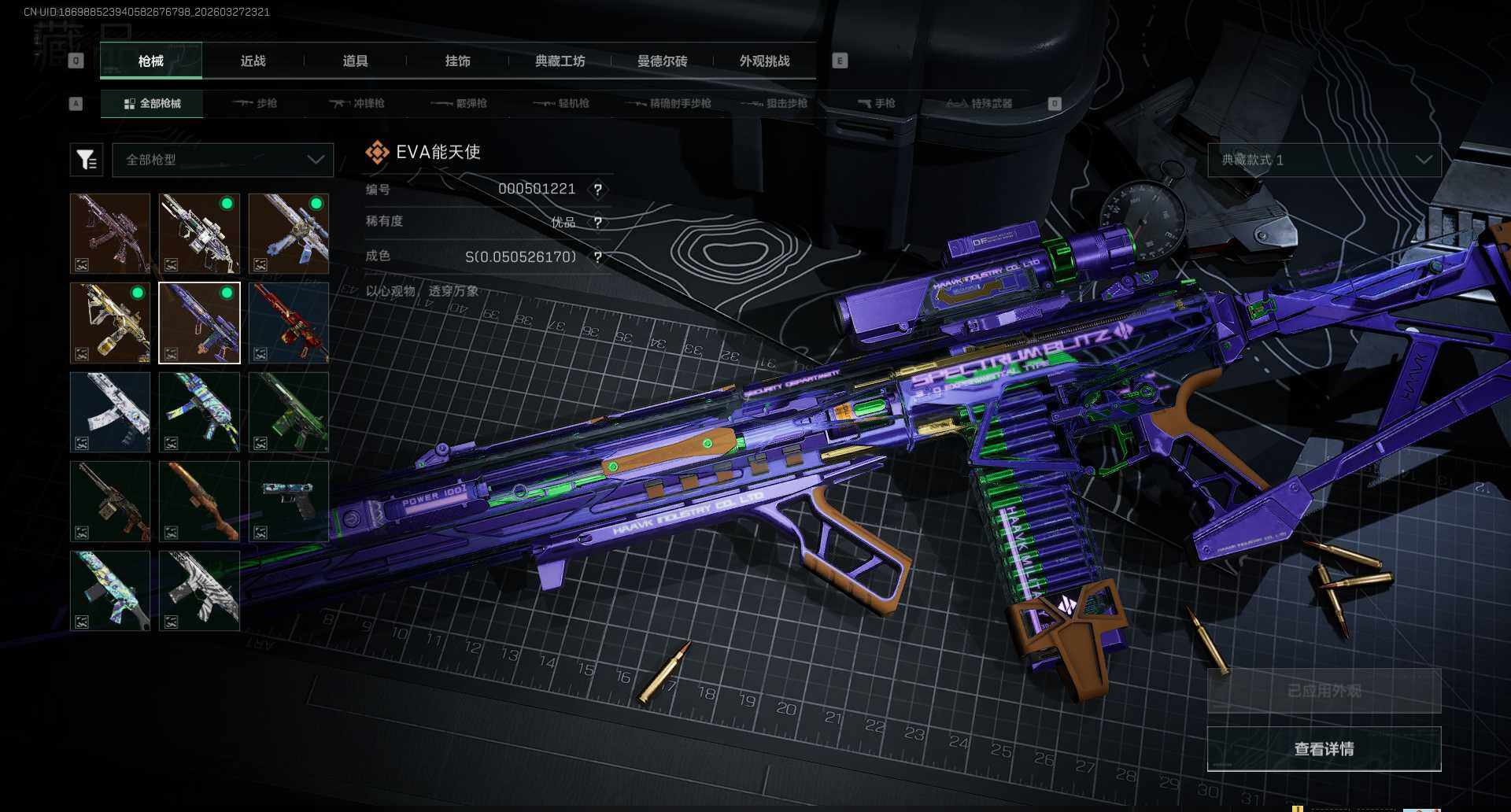Screen dimensions: 1511x812
Task: Select the 挂饰 tab
Action: pos(457,61)
